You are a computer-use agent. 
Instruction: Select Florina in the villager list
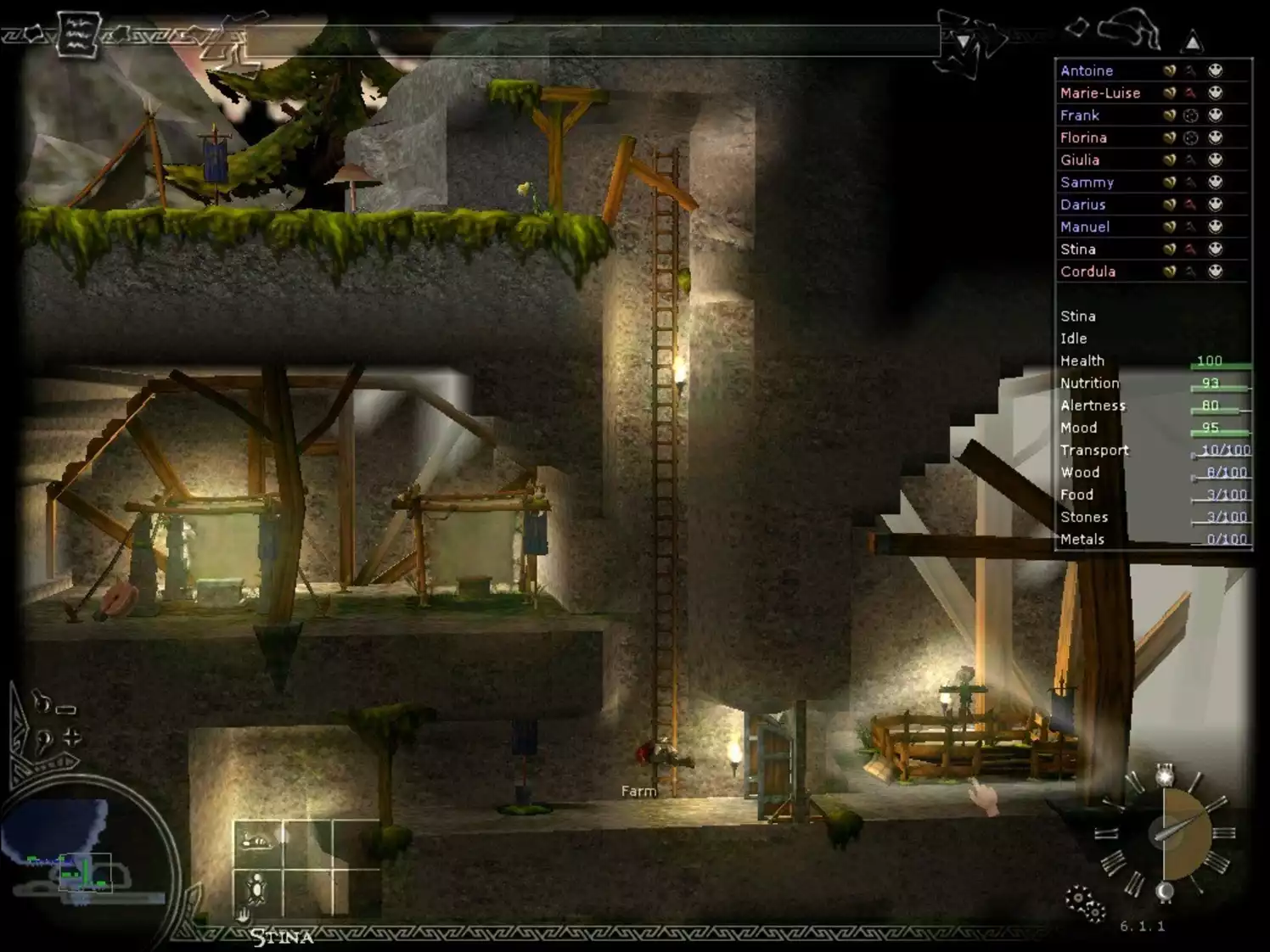pos(1083,137)
